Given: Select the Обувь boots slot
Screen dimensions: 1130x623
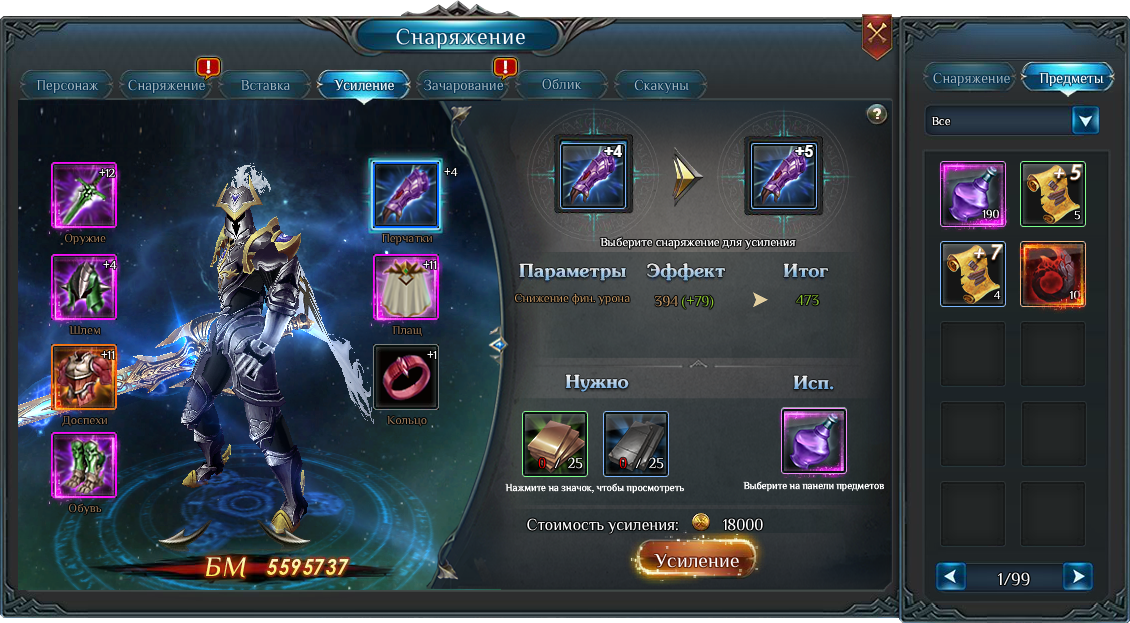Looking at the screenshot, I should (84, 466).
